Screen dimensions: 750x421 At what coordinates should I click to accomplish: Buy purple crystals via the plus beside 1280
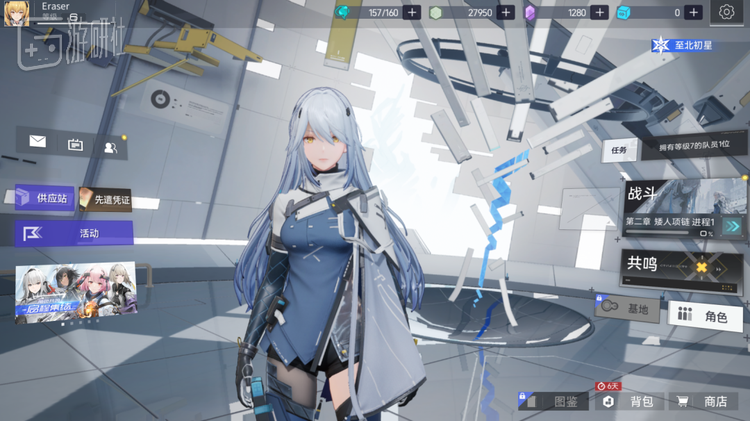[599, 13]
